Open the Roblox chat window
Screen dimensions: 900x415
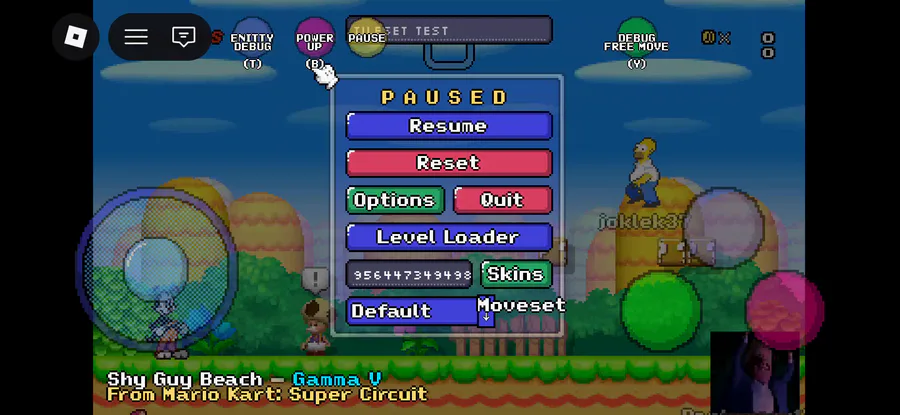click(x=183, y=37)
